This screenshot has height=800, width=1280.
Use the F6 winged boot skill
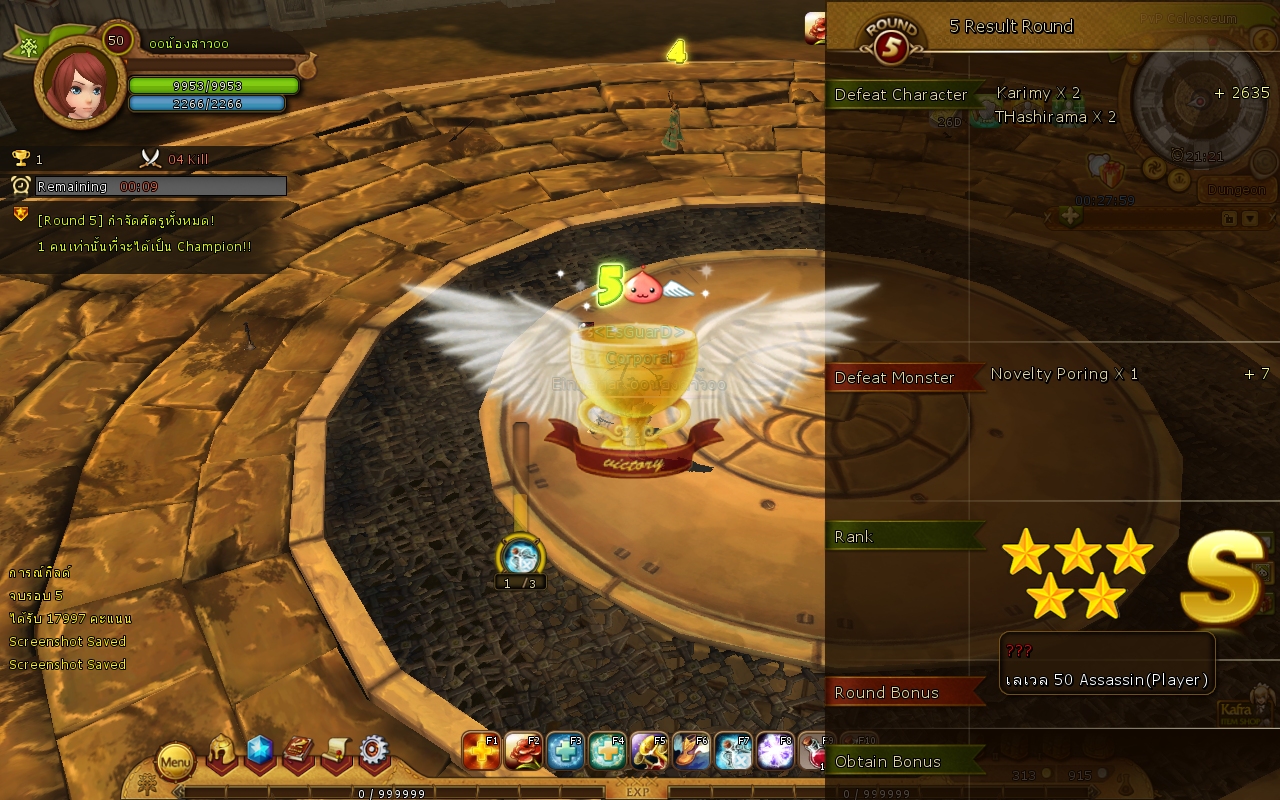[691, 751]
